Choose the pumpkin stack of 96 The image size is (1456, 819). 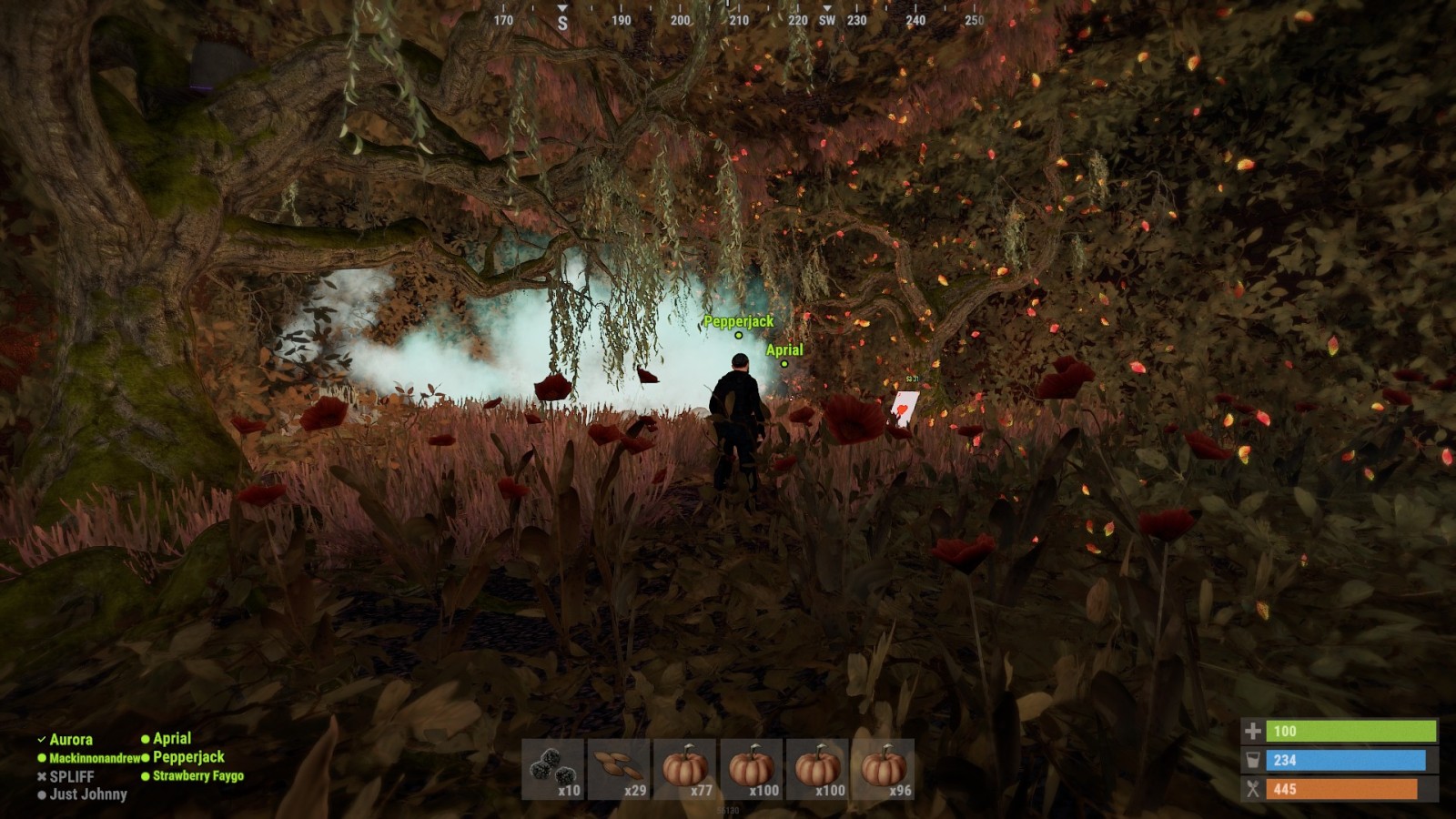tap(884, 770)
